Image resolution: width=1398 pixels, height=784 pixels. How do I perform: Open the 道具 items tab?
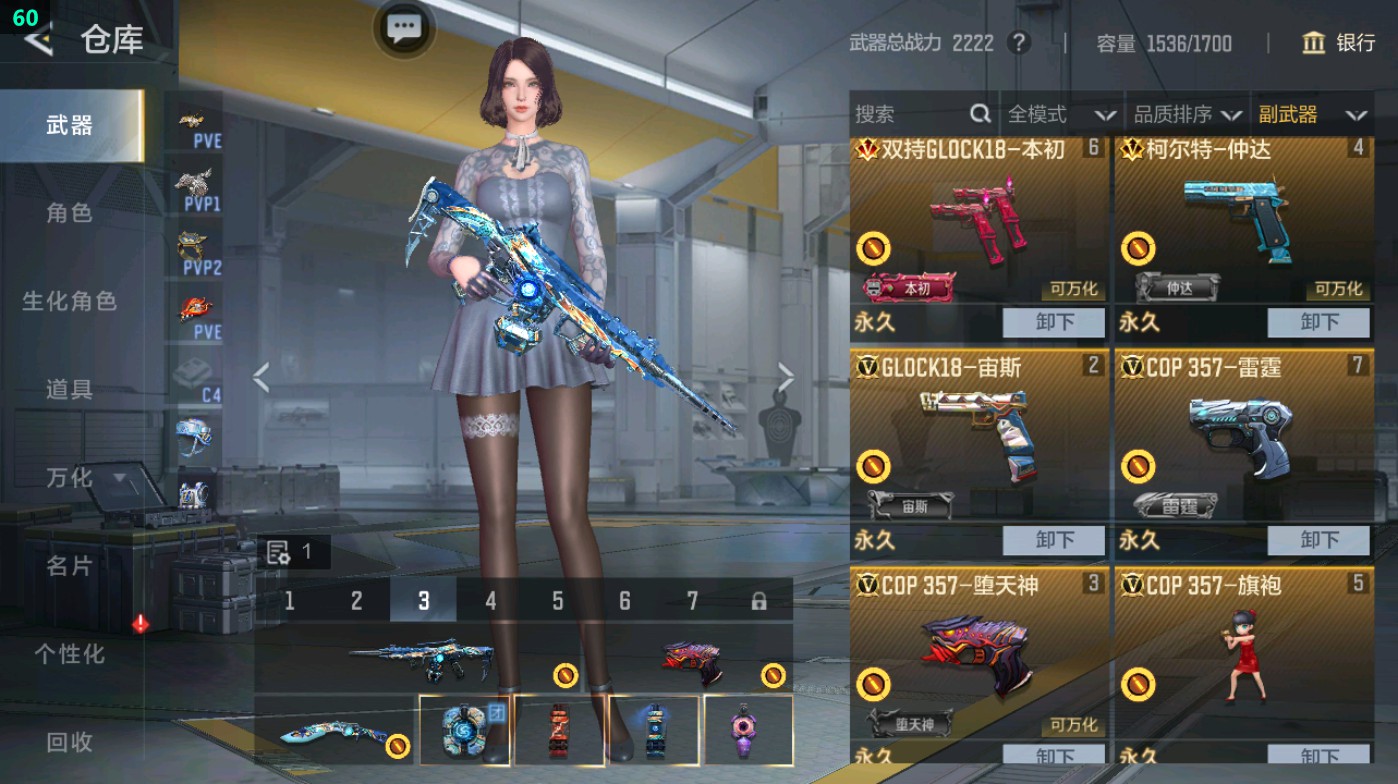point(69,389)
